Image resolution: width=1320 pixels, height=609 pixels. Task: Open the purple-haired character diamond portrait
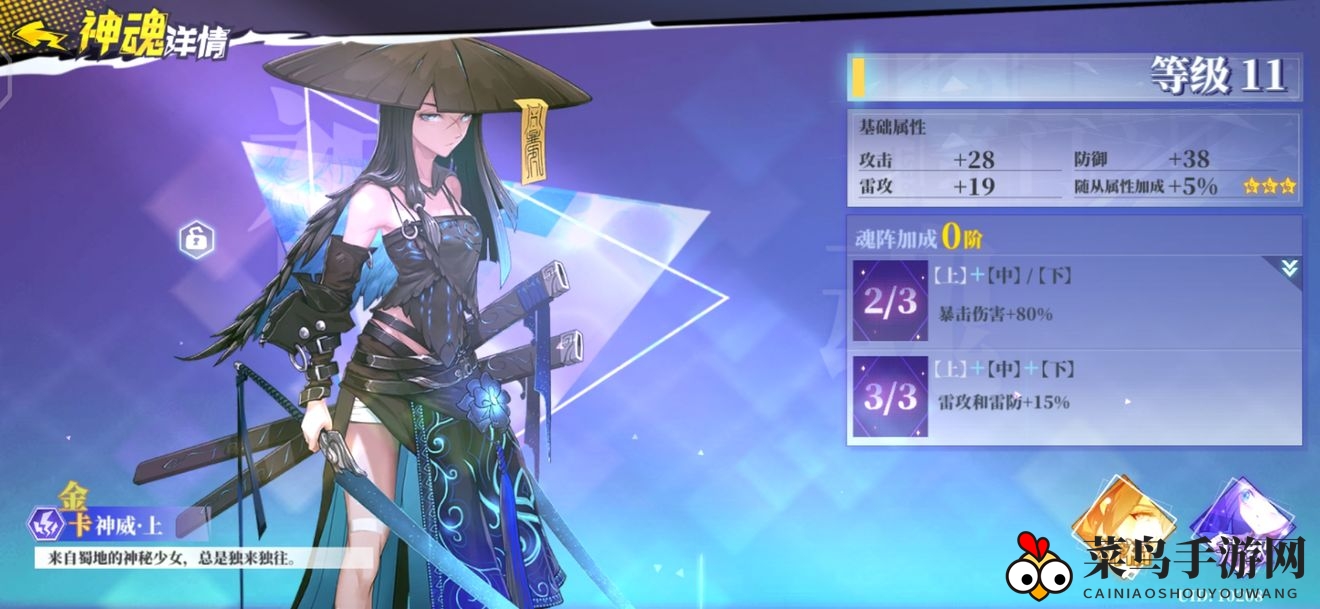tap(1230, 521)
